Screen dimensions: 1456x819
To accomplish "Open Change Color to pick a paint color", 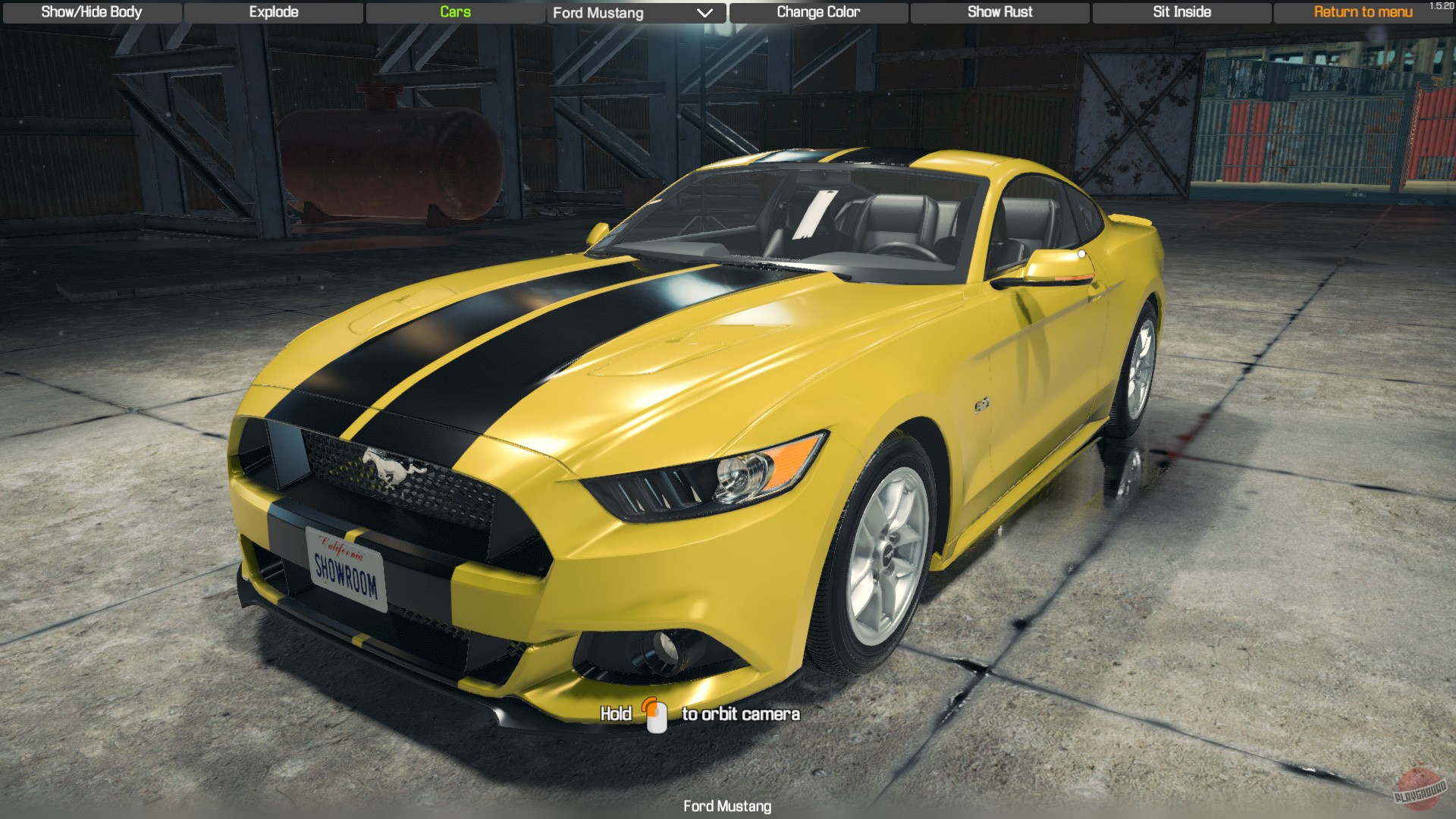I will [817, 12].
